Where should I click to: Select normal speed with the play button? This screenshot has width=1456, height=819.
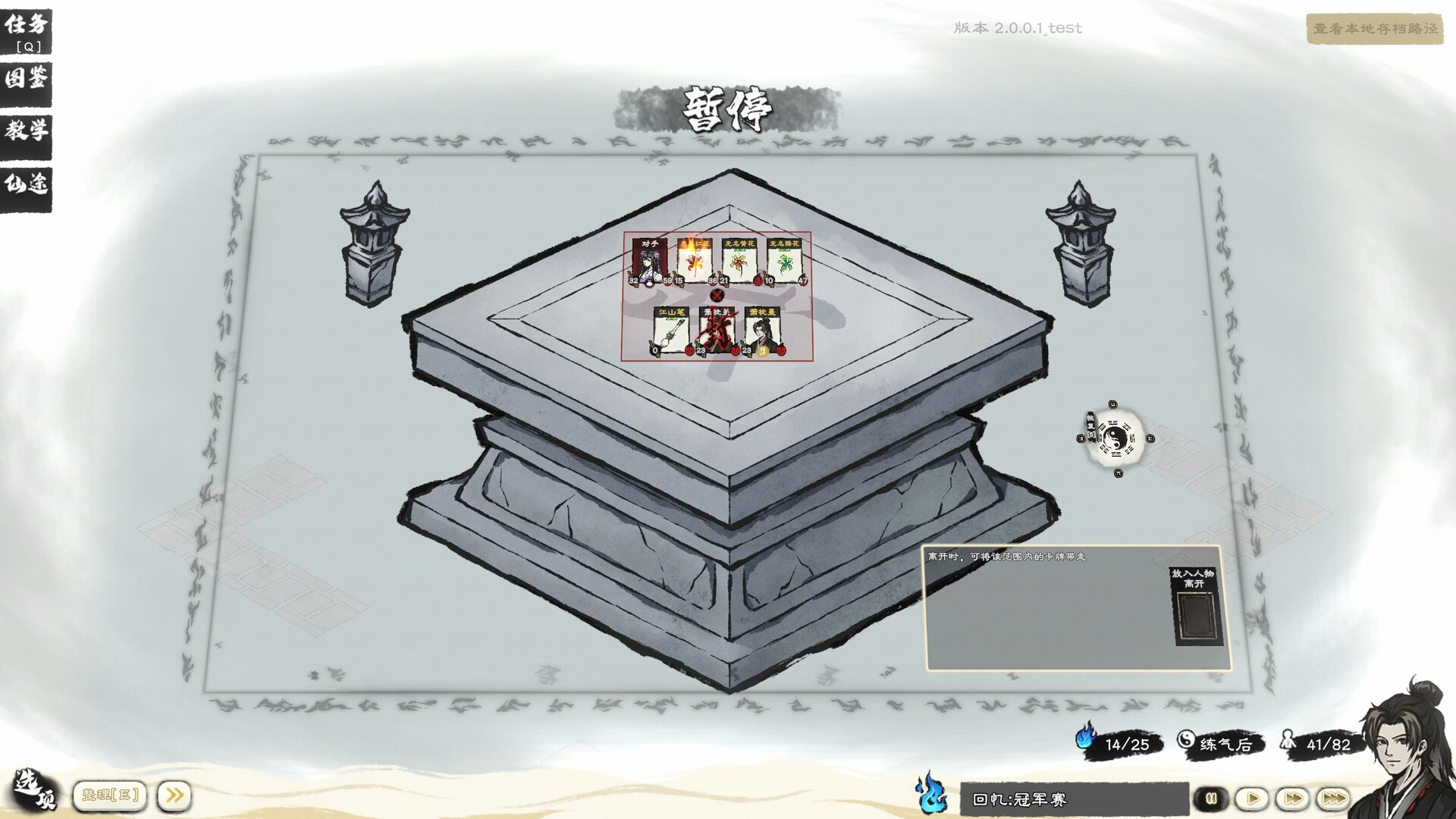(1252, 797)
